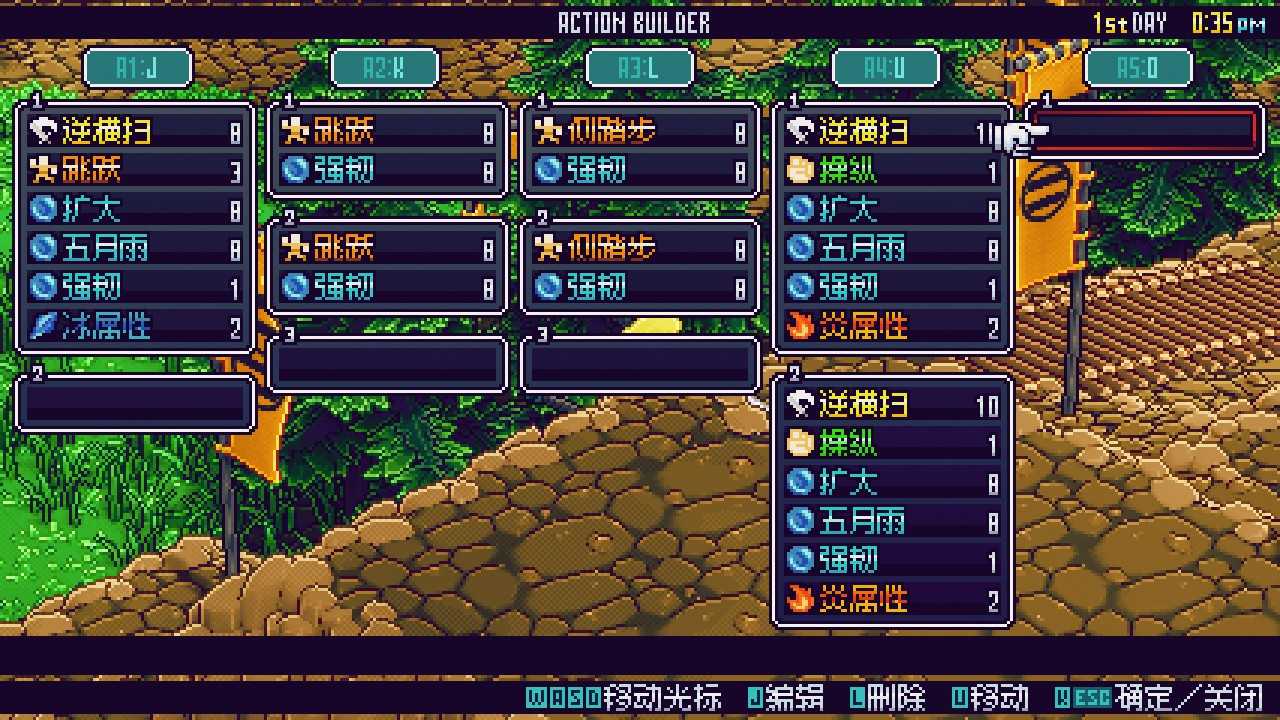Image resolution: width=1280 pixels, height=720 pixels.
Task: Click empty action slot 2 under the A1 column
Action: tap(133, 403)
